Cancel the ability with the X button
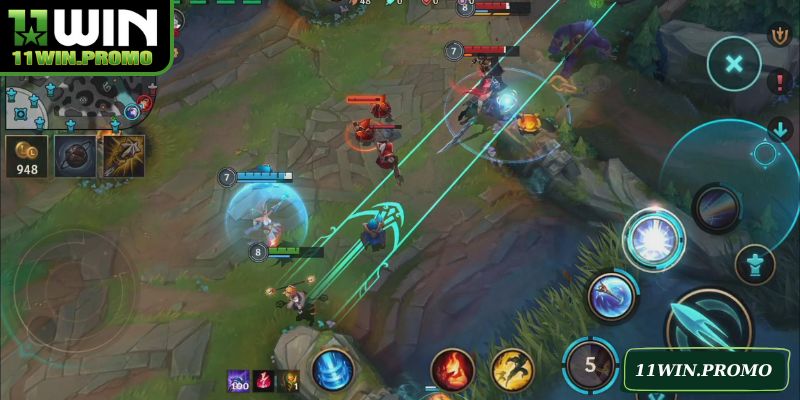Screen dimensions: 800x400 point(734,64)
